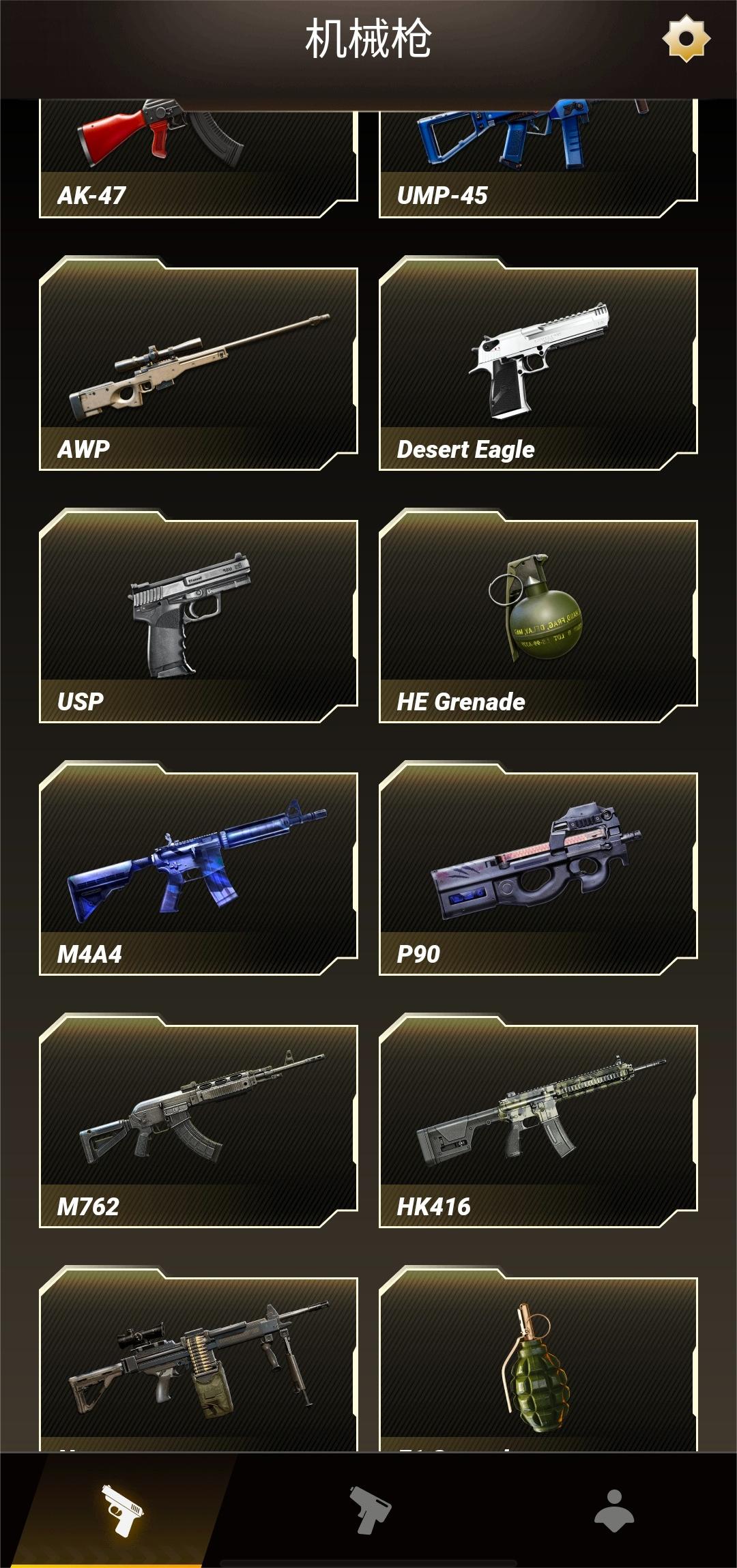
Task: Open the USP pistol card
Action: tap(198, 621)
